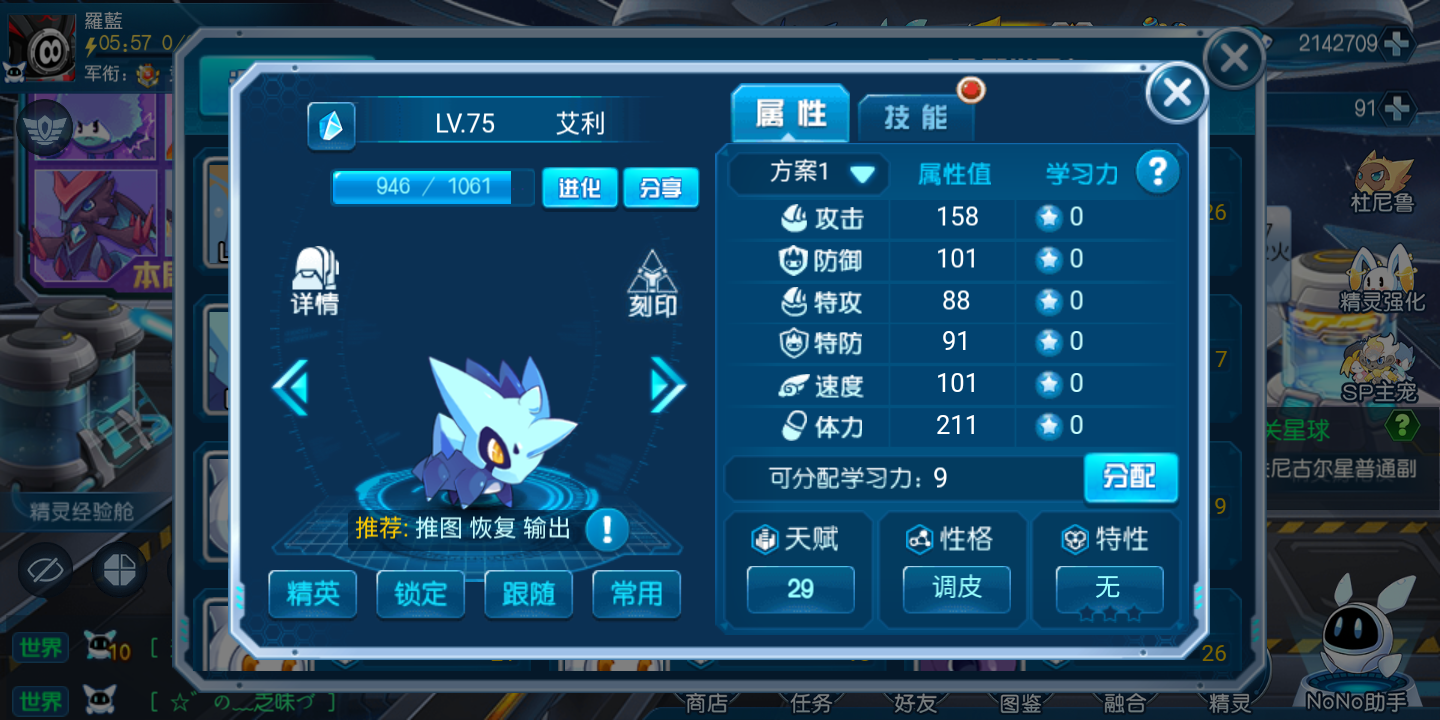
Task: Show the next spirit with right arrow
Action: coord(667,385)
